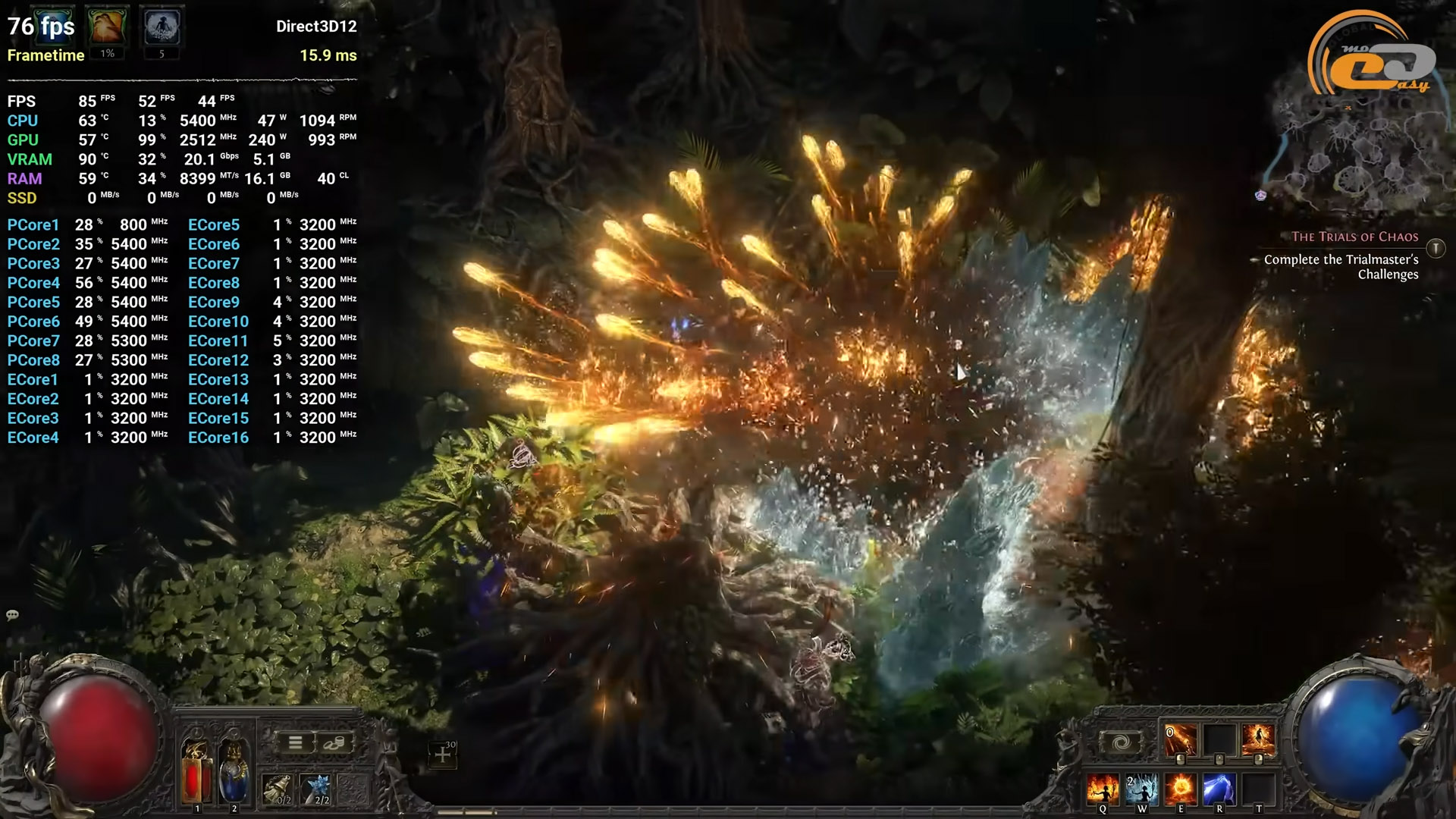This screenshot has width=1456, height=819.
Task: Open the chat speech bubble icon
Action: tap(13, 615)
